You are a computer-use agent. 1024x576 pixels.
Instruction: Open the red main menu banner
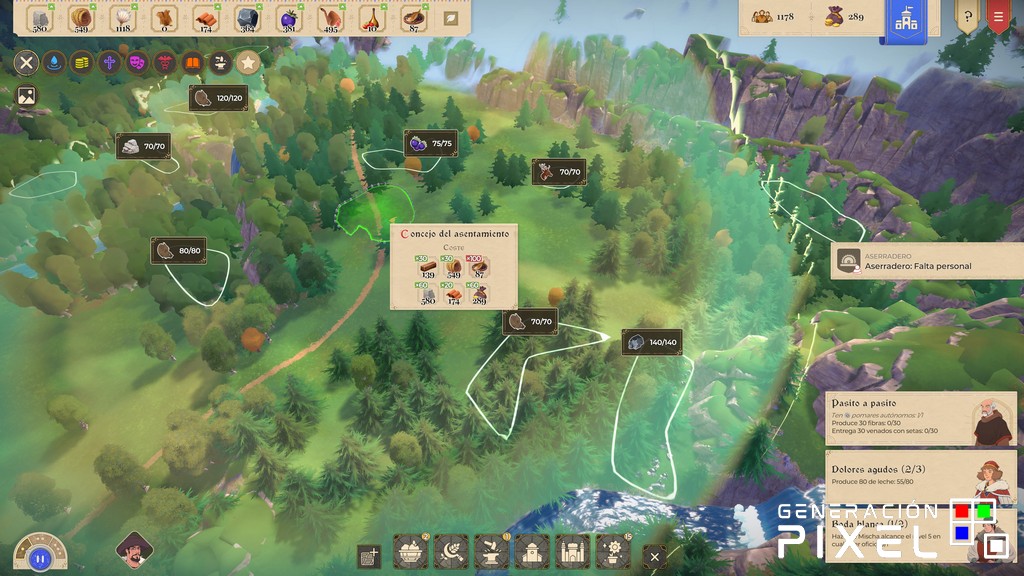point(998,17)
